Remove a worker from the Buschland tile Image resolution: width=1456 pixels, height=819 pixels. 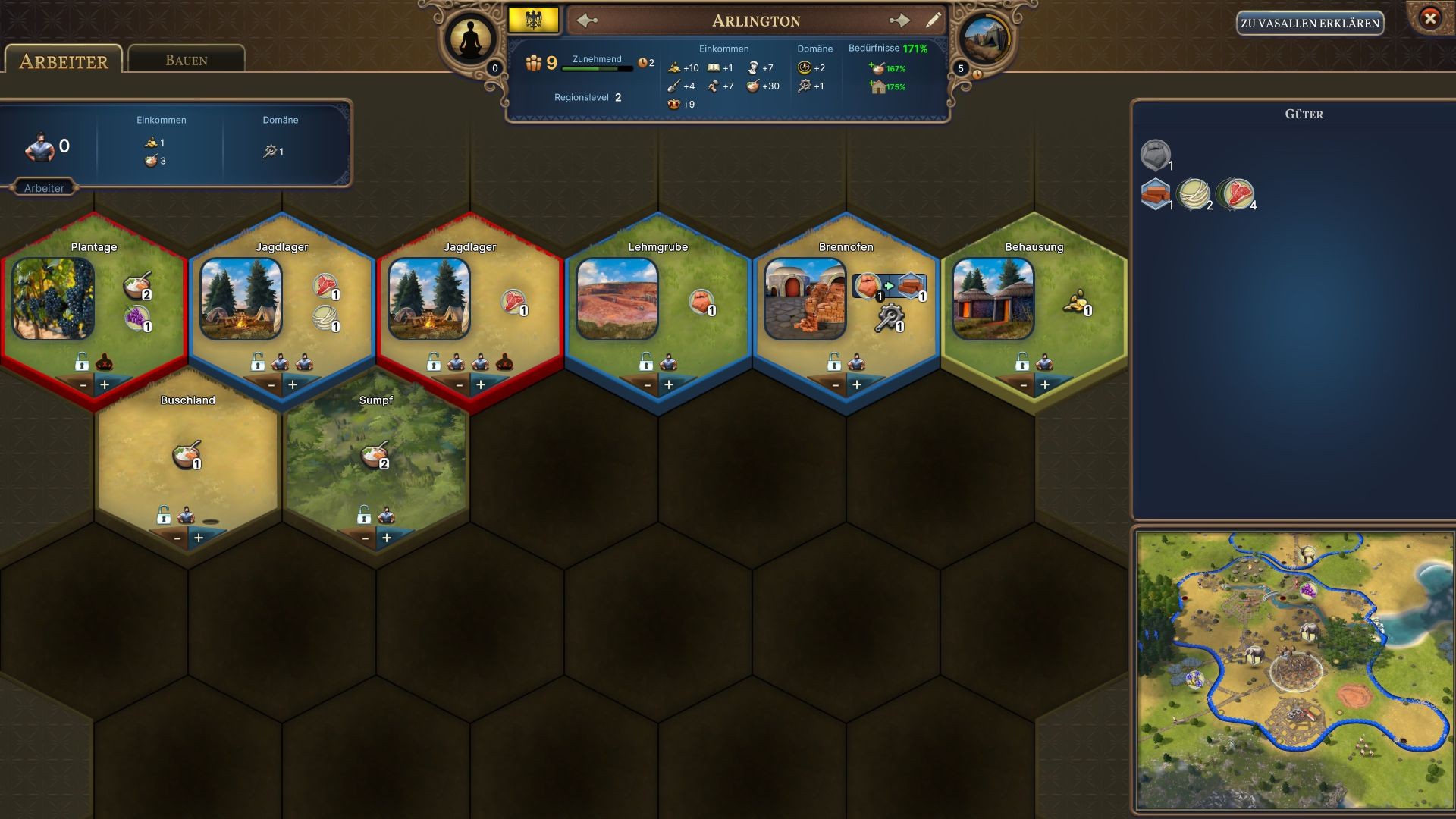[177, 538]
